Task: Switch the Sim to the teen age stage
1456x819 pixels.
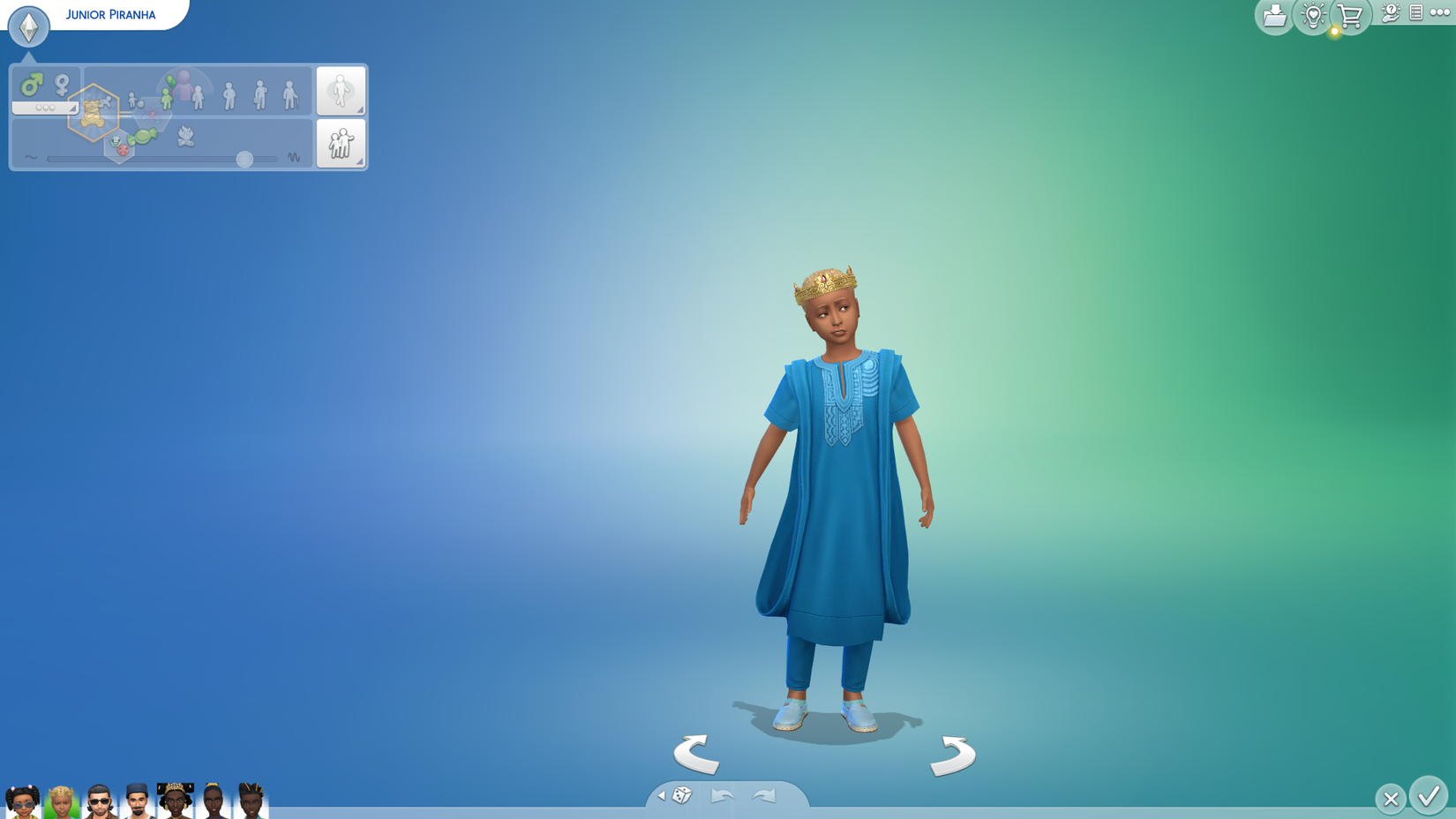Action: pyautogui.click(x=198, y=98)
